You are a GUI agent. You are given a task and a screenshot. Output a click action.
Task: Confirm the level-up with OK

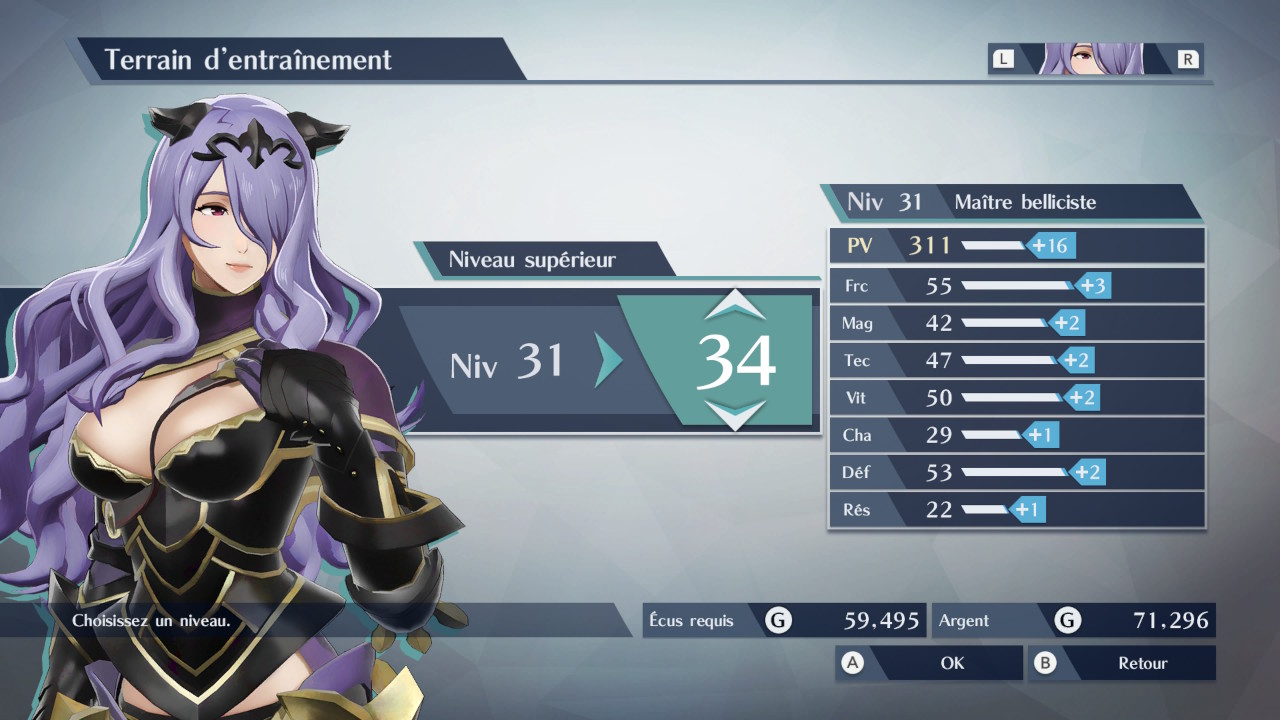[929, 663]
